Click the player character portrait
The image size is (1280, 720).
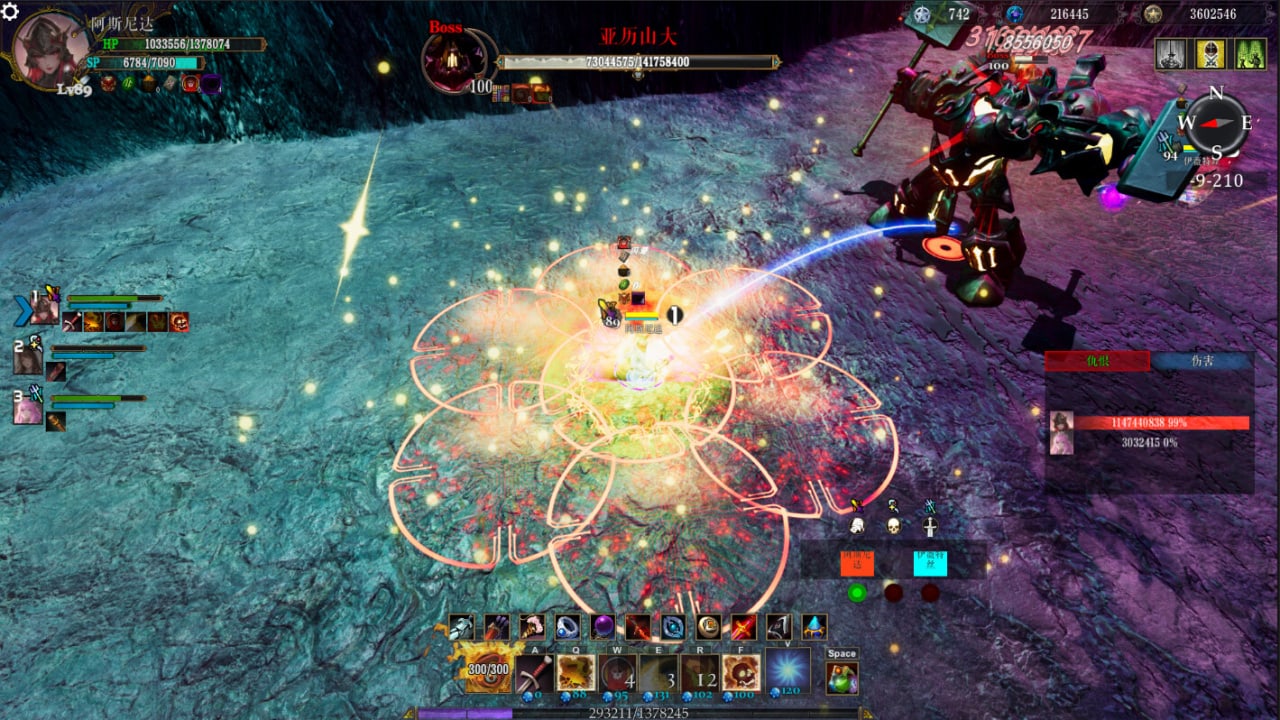(x=48, y=48)
